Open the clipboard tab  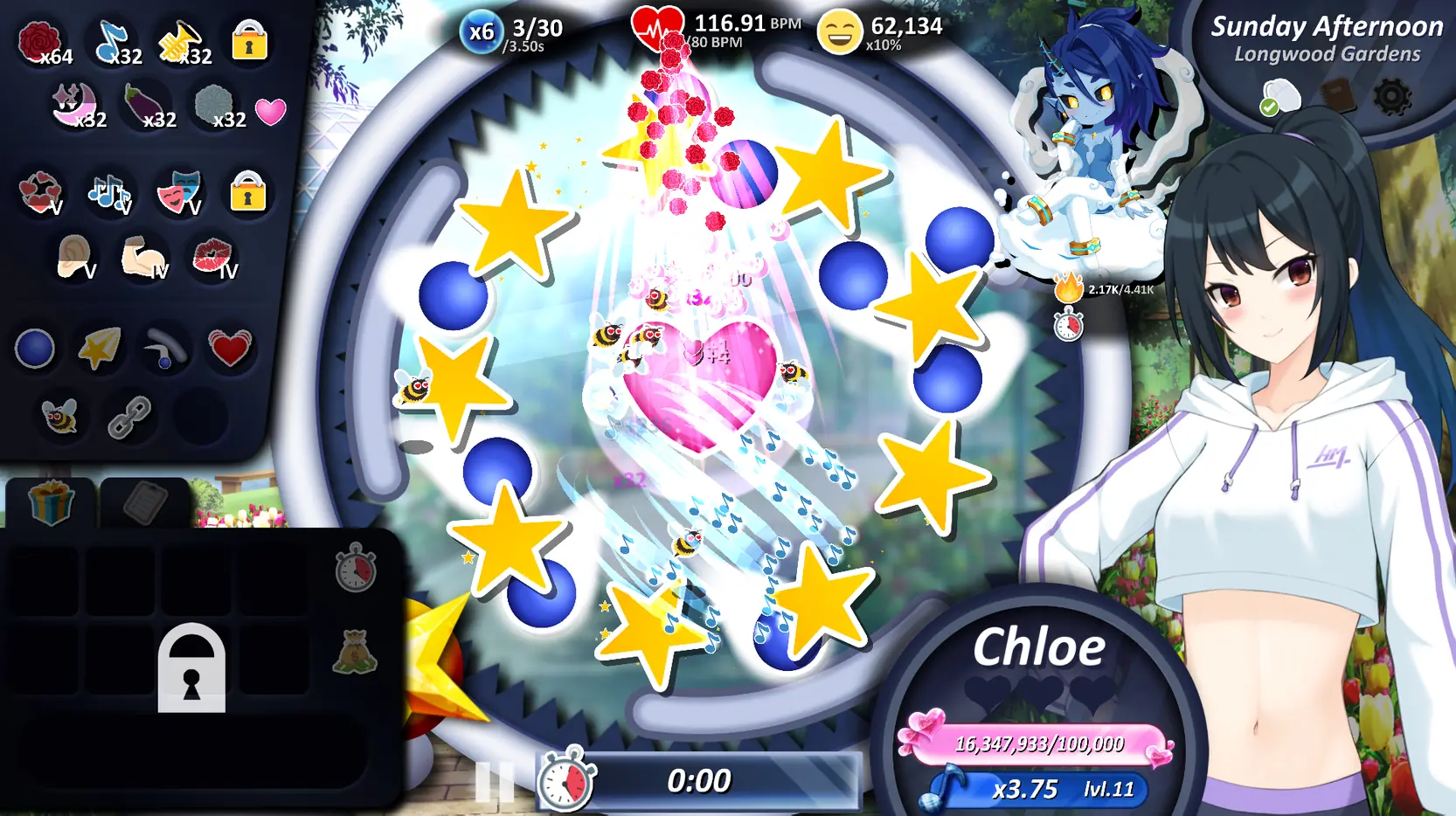(x=144, y=502)
